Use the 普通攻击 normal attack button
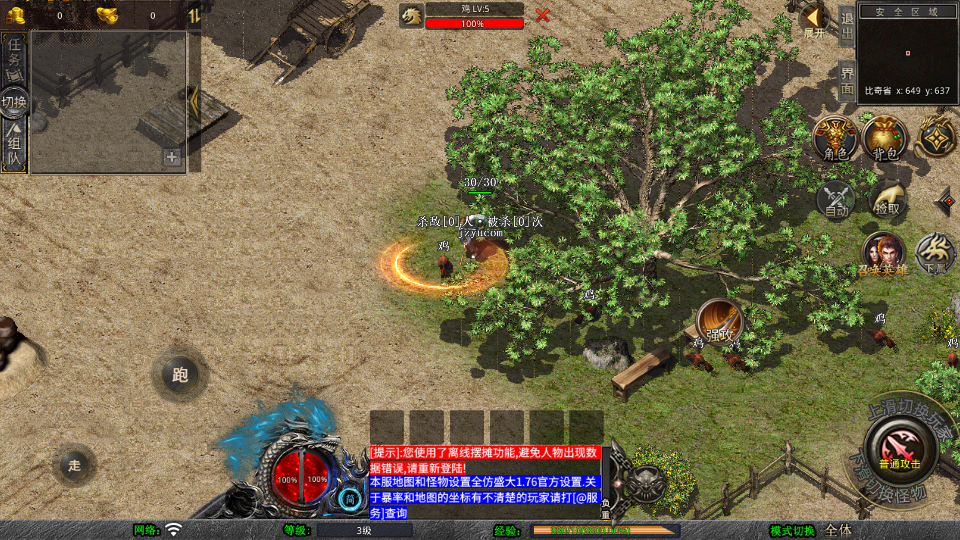 click(898, 449)
